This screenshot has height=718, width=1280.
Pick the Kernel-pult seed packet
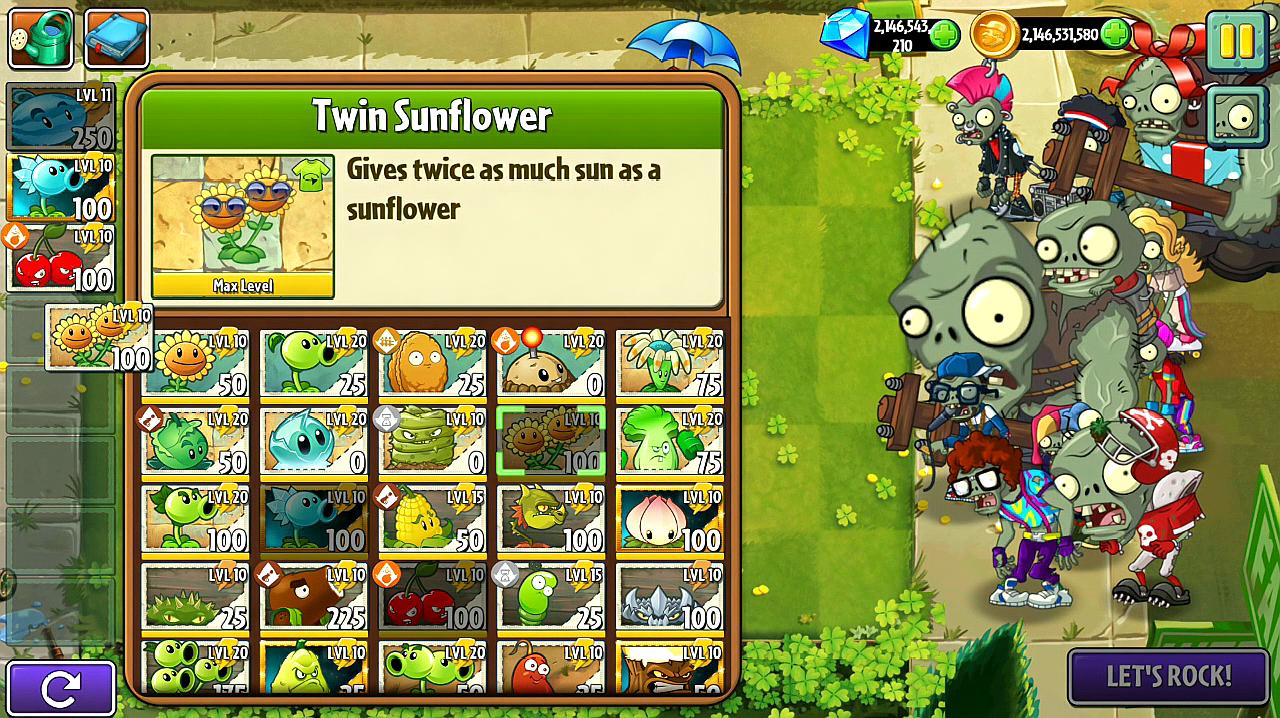[433, 518]
